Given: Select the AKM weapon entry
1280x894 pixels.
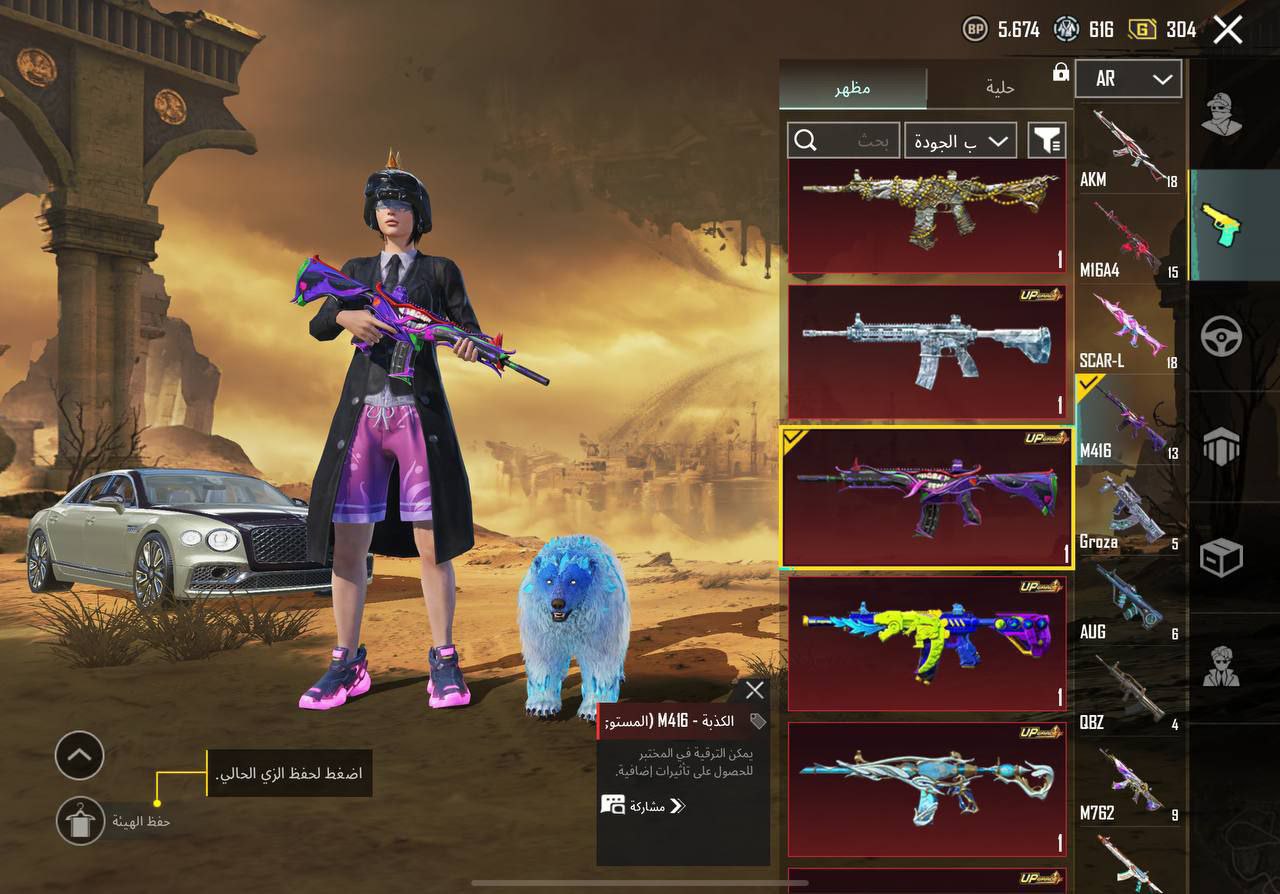Looking at the screenshot, I should (1128, 149).
